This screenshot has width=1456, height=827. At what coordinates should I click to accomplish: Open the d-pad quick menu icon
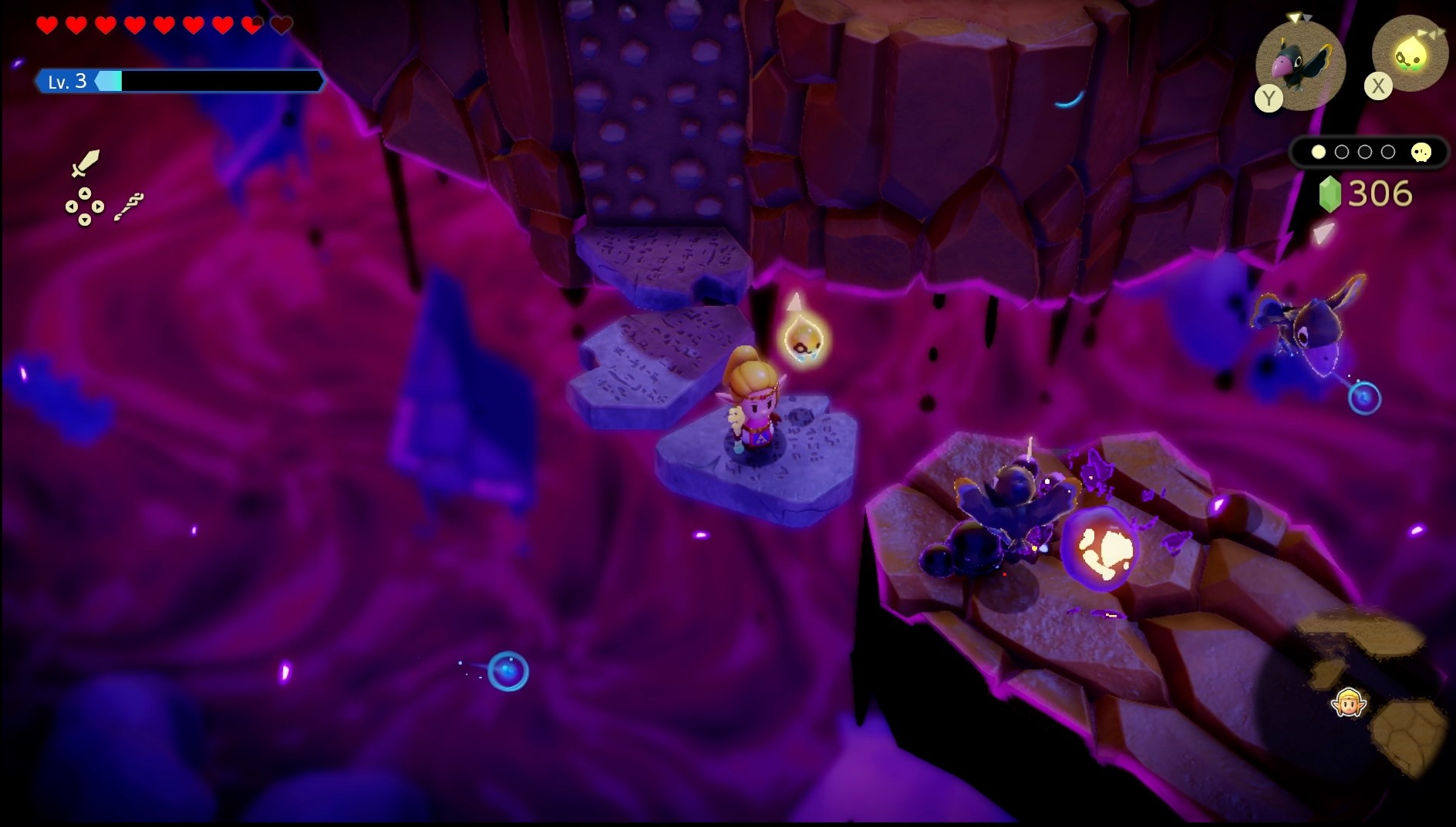click(84, 207)
